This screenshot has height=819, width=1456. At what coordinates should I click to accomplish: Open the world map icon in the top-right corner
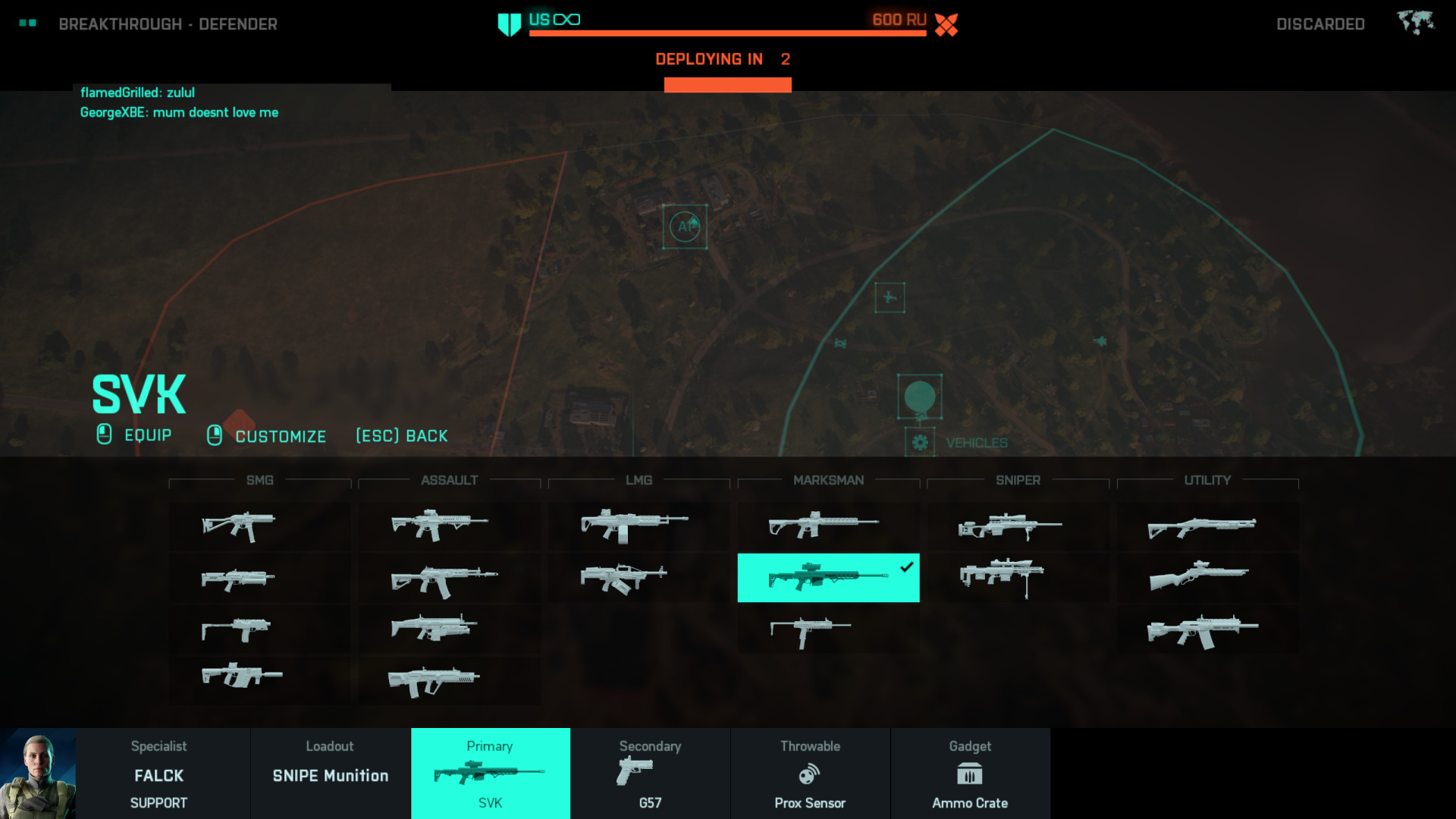1415,23
